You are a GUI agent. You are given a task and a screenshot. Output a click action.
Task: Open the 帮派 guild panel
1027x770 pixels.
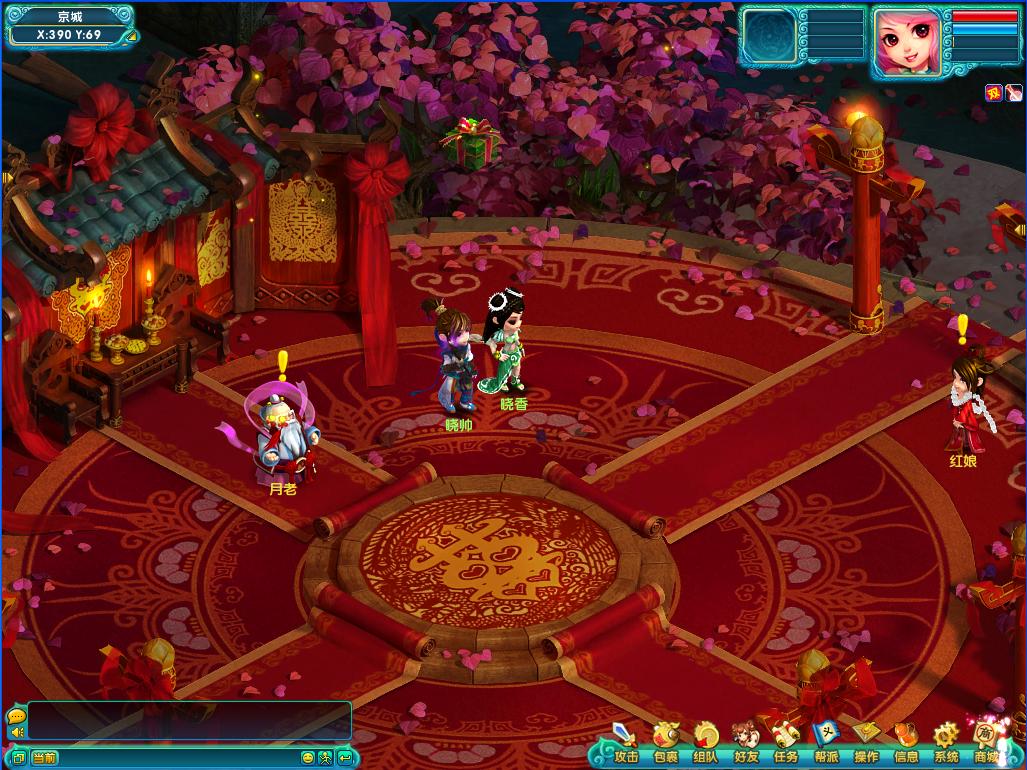pyautogui.click(x=826, y=741)
